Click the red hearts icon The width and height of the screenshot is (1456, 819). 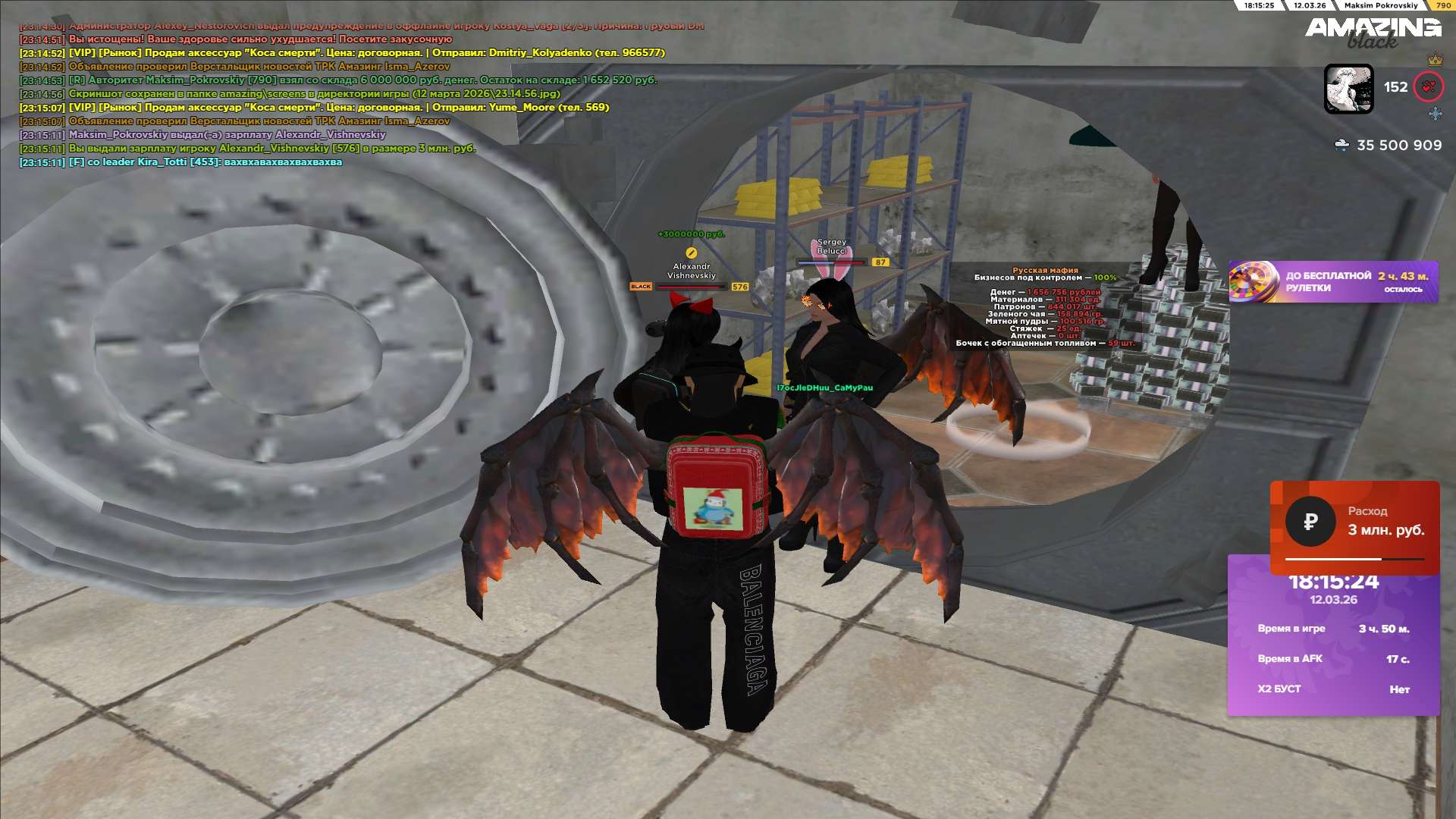[x=1429, y=87]
